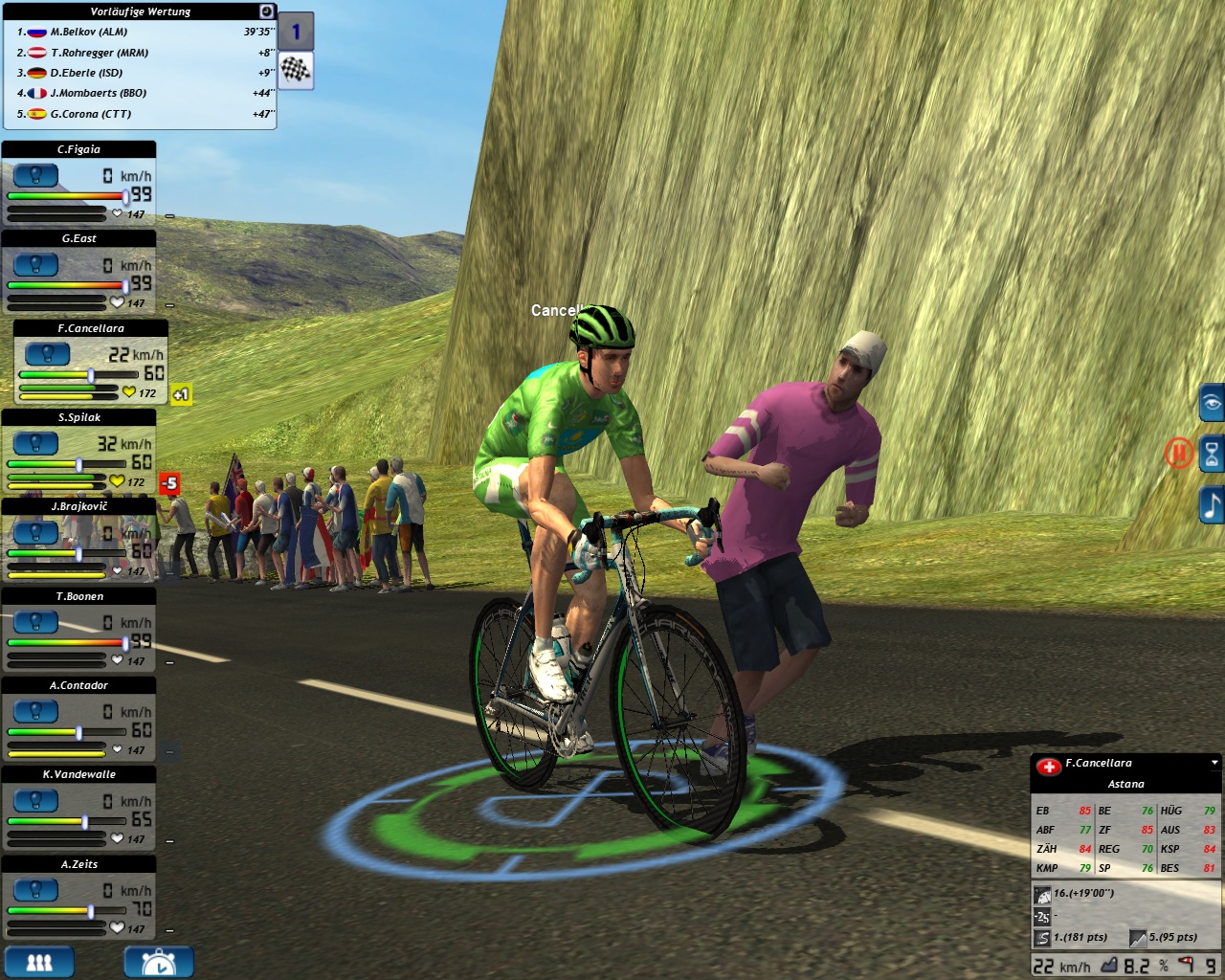This screenshot has width=1225, height=980.
Task: Click the red pause indicator icon
Action: (1178, 453)
